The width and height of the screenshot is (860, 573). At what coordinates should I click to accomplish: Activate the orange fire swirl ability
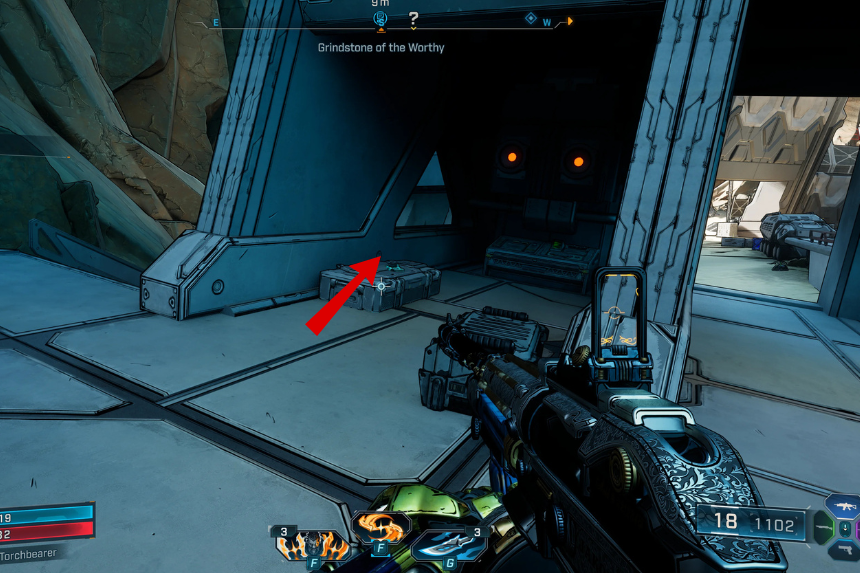pos(380,527)
